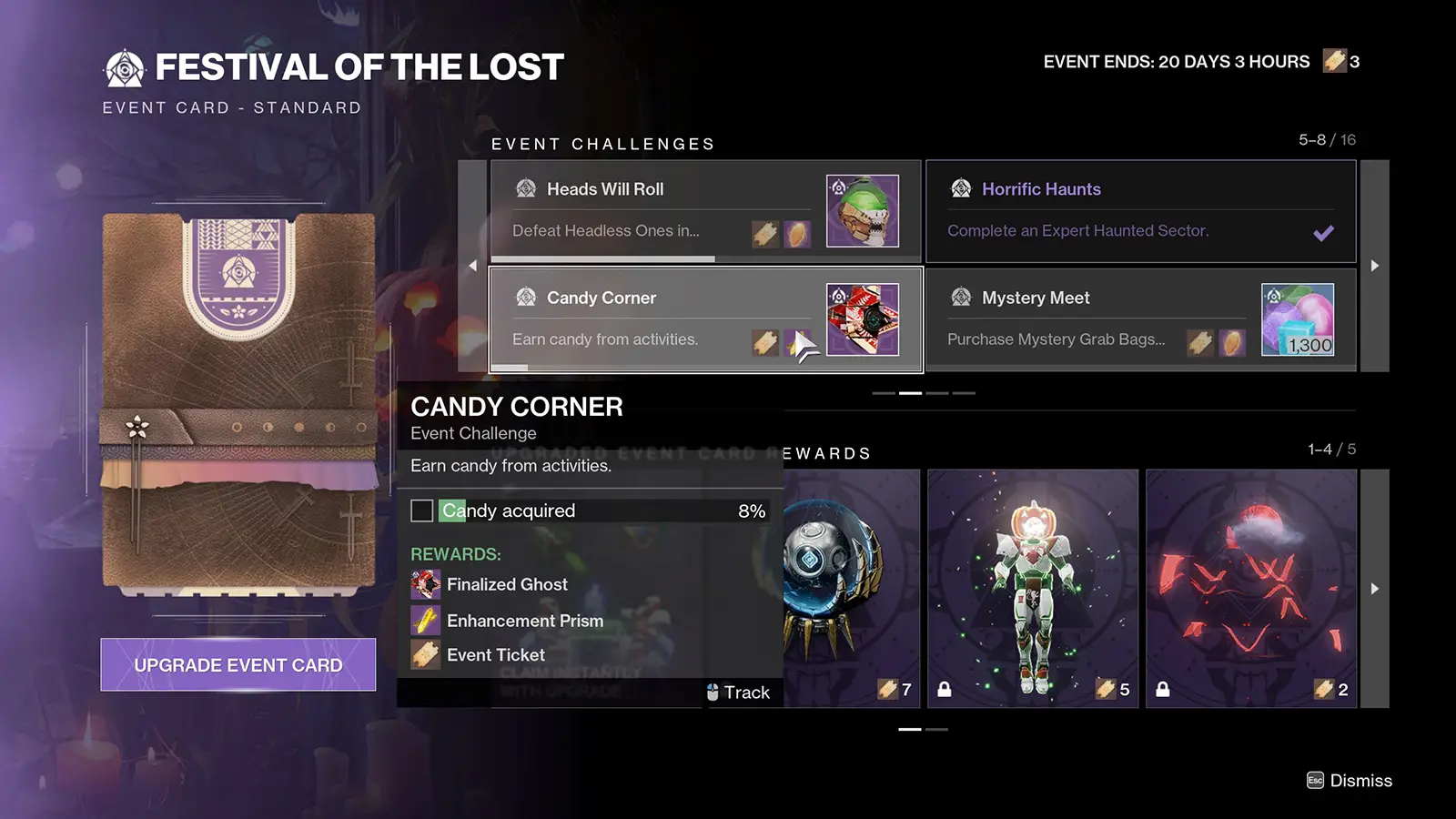
Task: Click the right arrow beside the rewards row
Action: [1375, 587]
